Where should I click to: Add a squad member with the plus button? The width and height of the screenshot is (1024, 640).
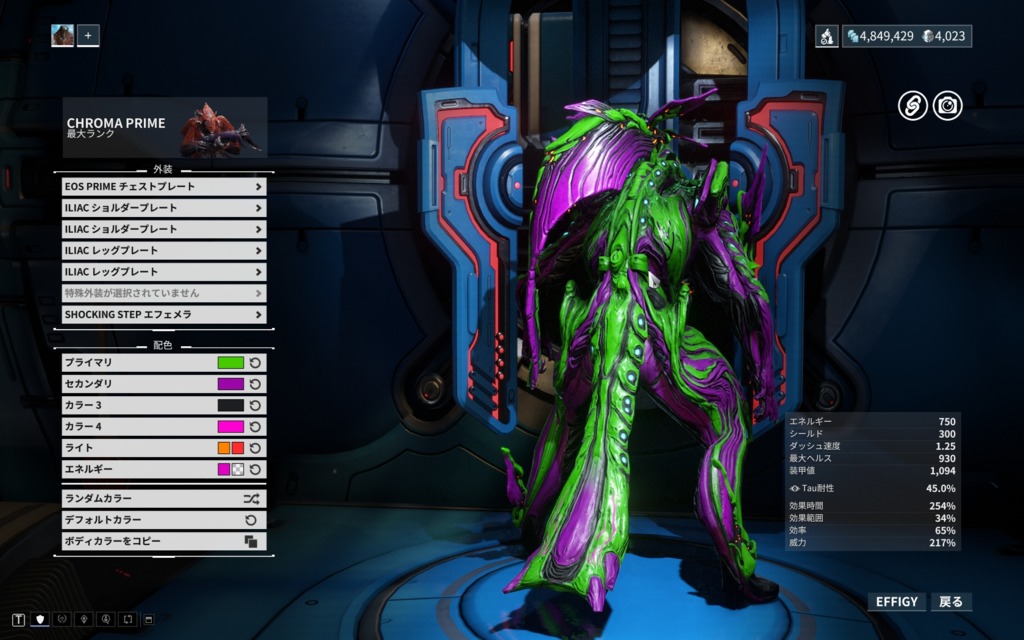tap(88, 36)
